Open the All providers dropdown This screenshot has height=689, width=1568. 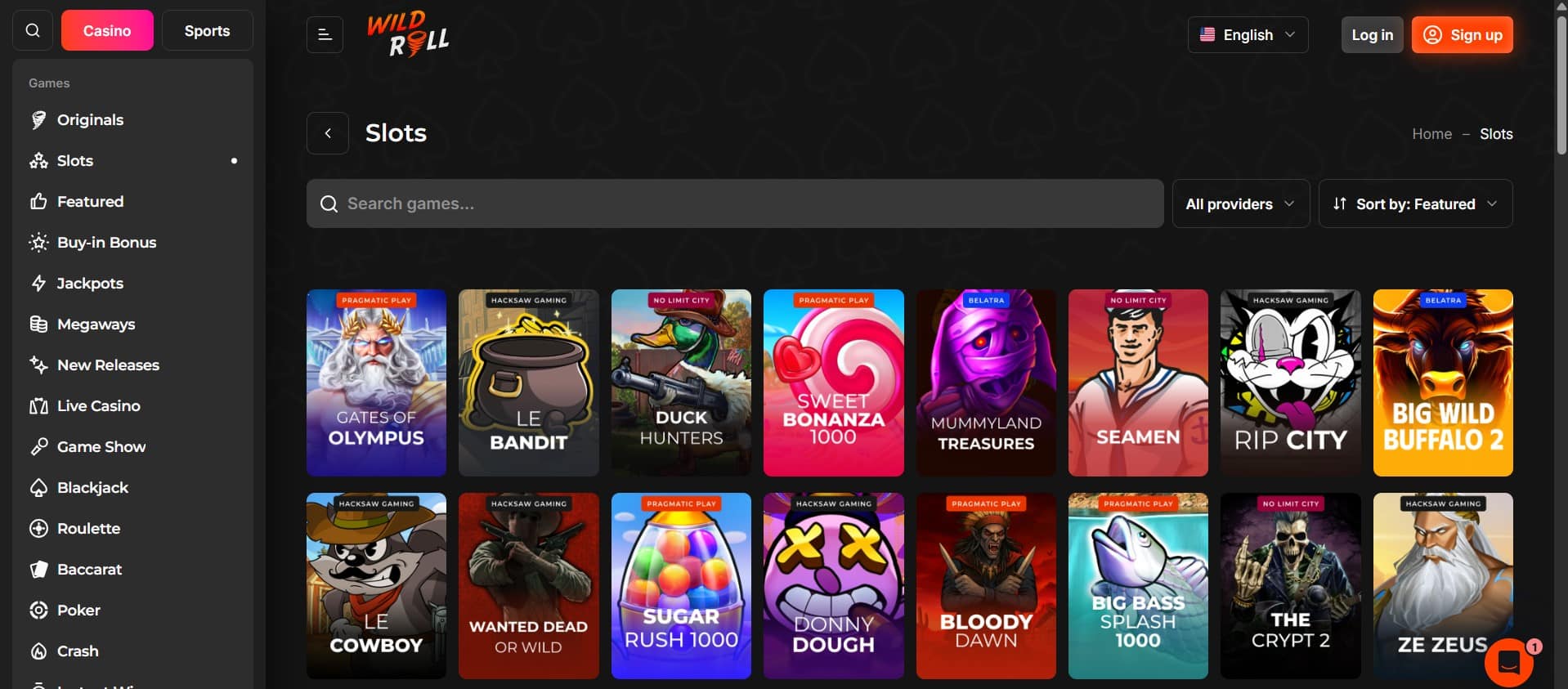1239,204
